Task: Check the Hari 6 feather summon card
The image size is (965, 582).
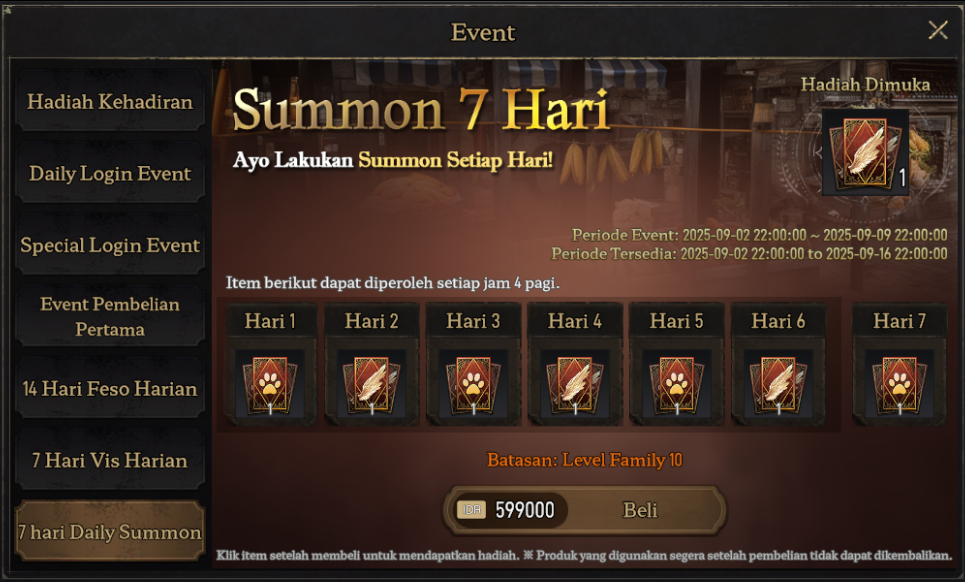Action: 778,385
